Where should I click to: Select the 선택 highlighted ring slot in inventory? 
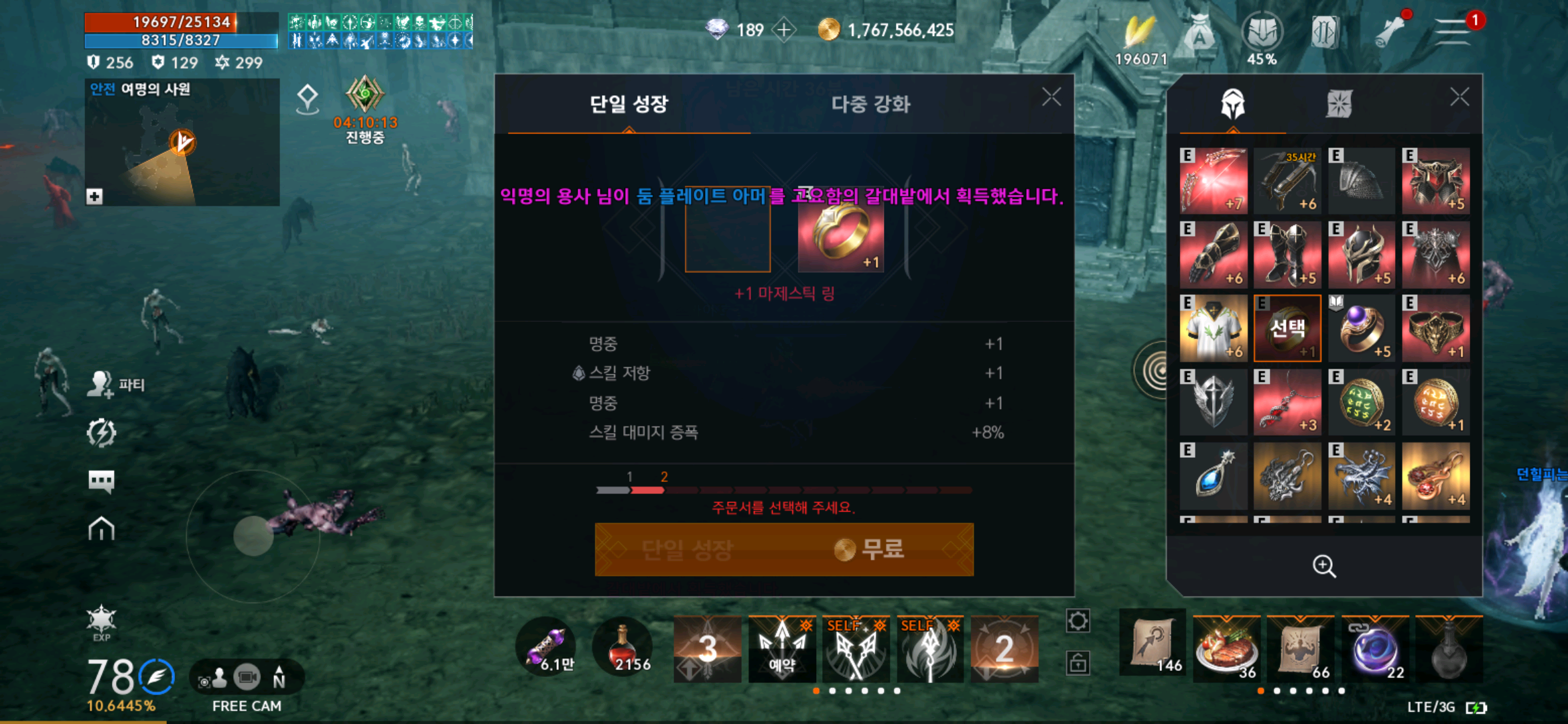(x=1287, y=328)
